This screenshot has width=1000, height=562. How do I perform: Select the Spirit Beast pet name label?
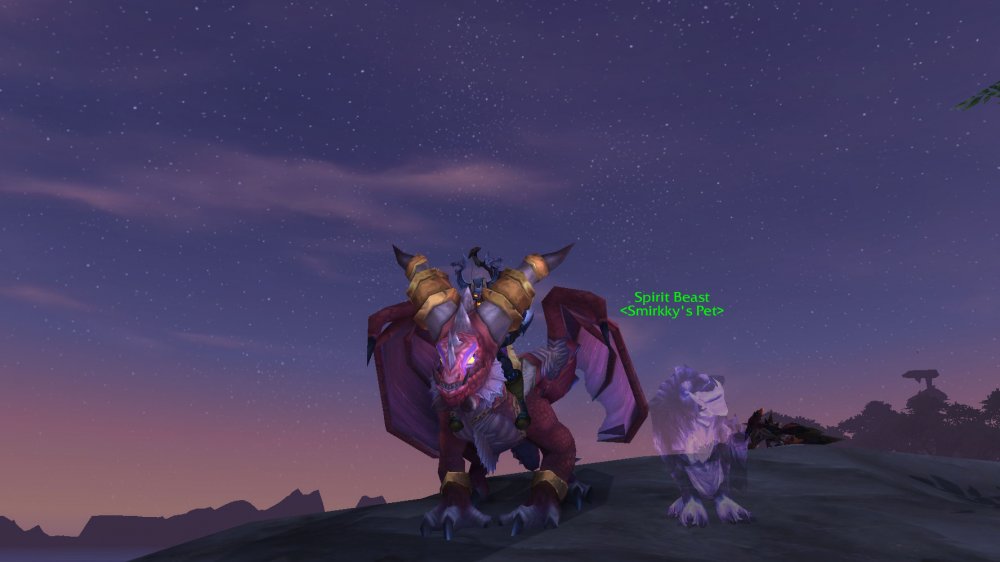click(671, 298)
